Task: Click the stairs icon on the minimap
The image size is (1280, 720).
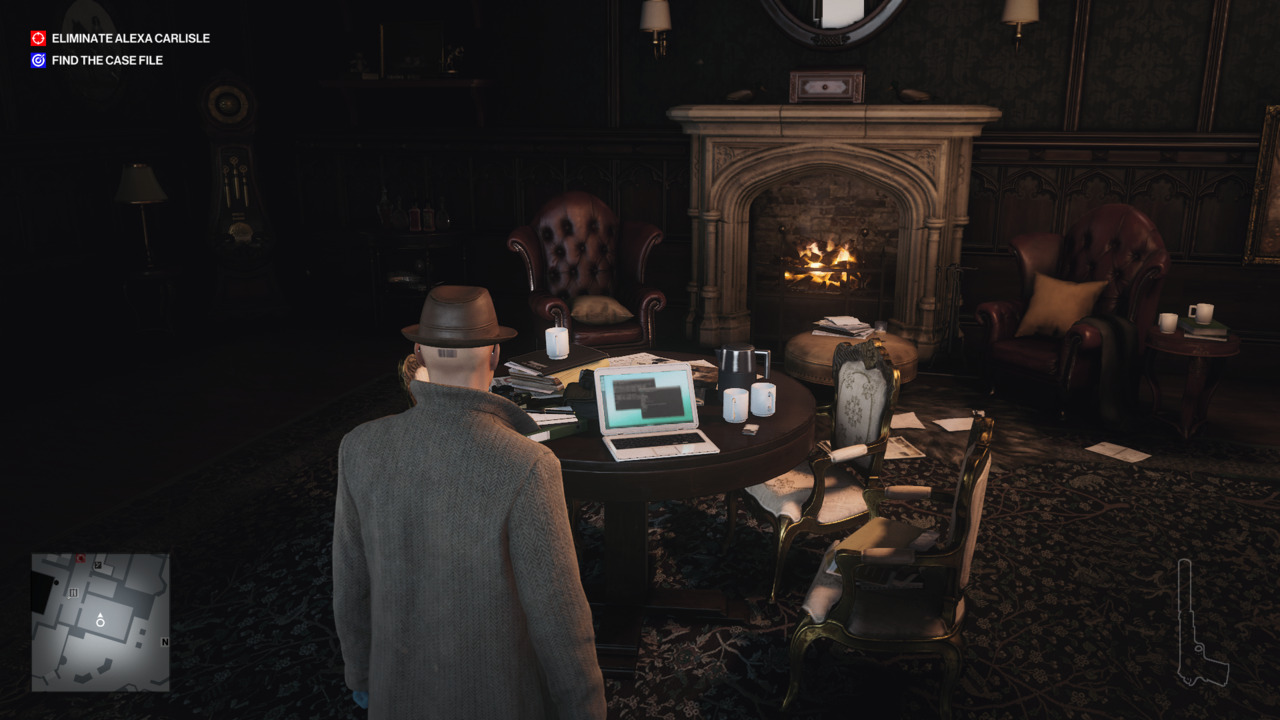Action: (73, 592)
